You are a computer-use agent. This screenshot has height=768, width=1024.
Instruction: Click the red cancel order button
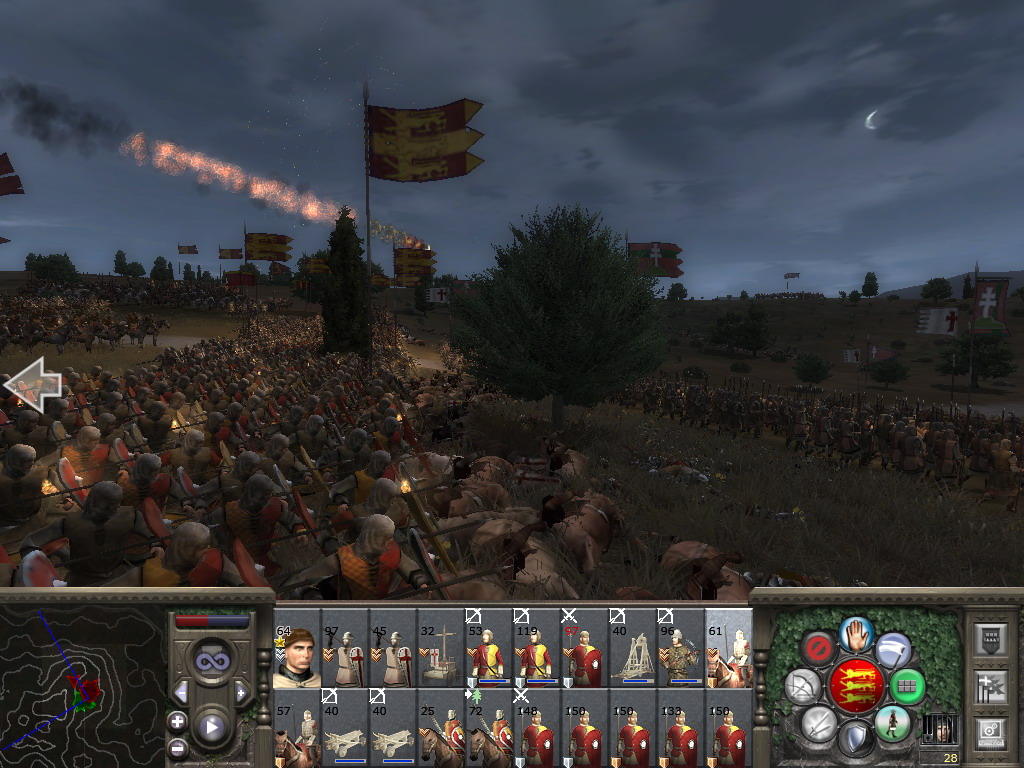[820, 648]
